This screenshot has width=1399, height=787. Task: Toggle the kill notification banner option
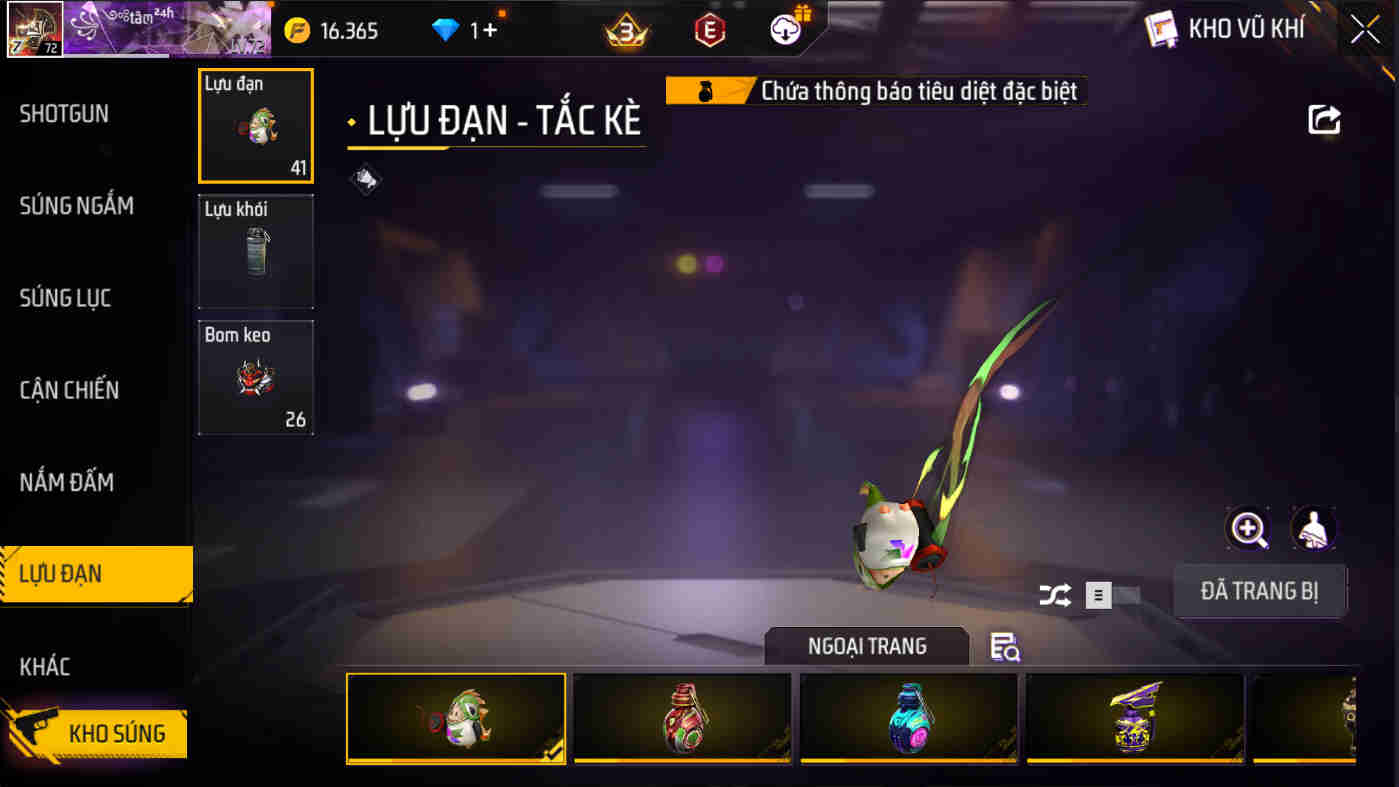coord(875,90)
